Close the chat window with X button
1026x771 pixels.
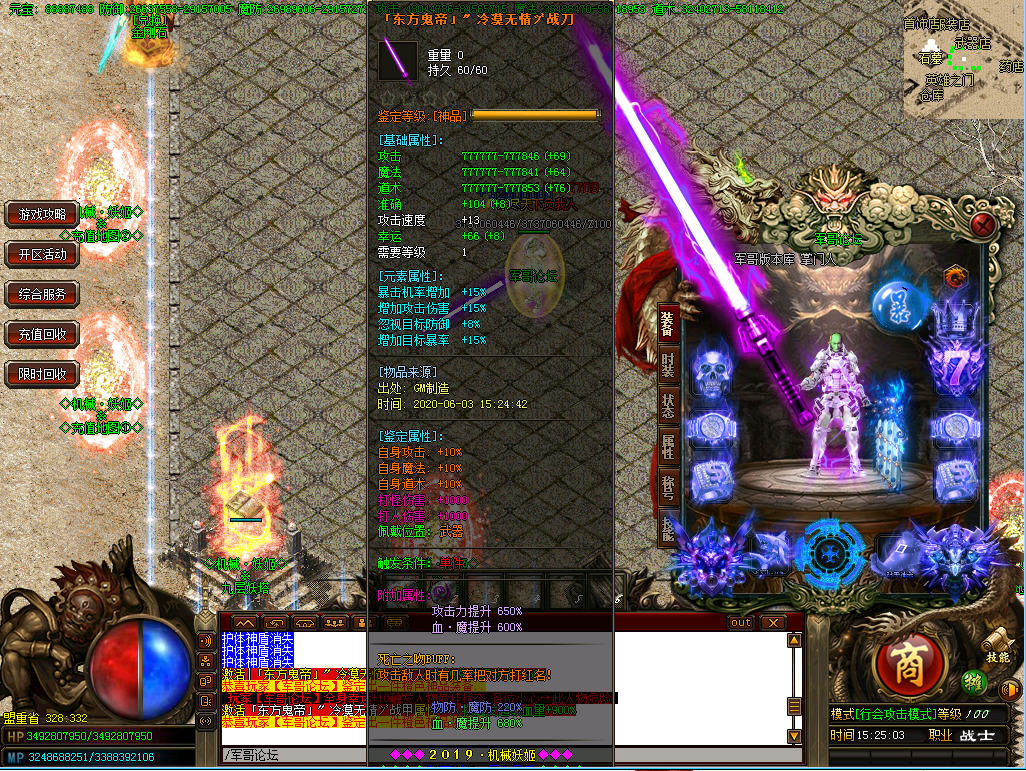point(771,622)
